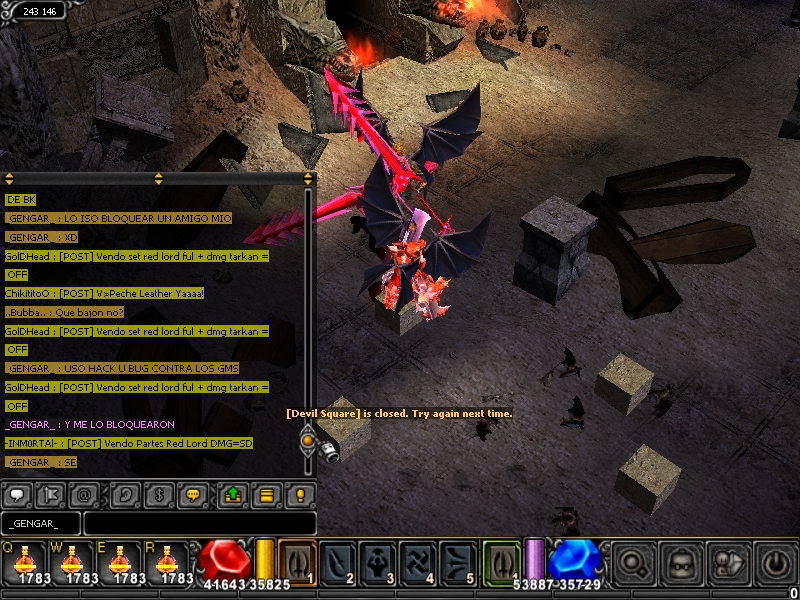
Task: Open the green-framed active skill selector
Action: (x=502, y=561)
